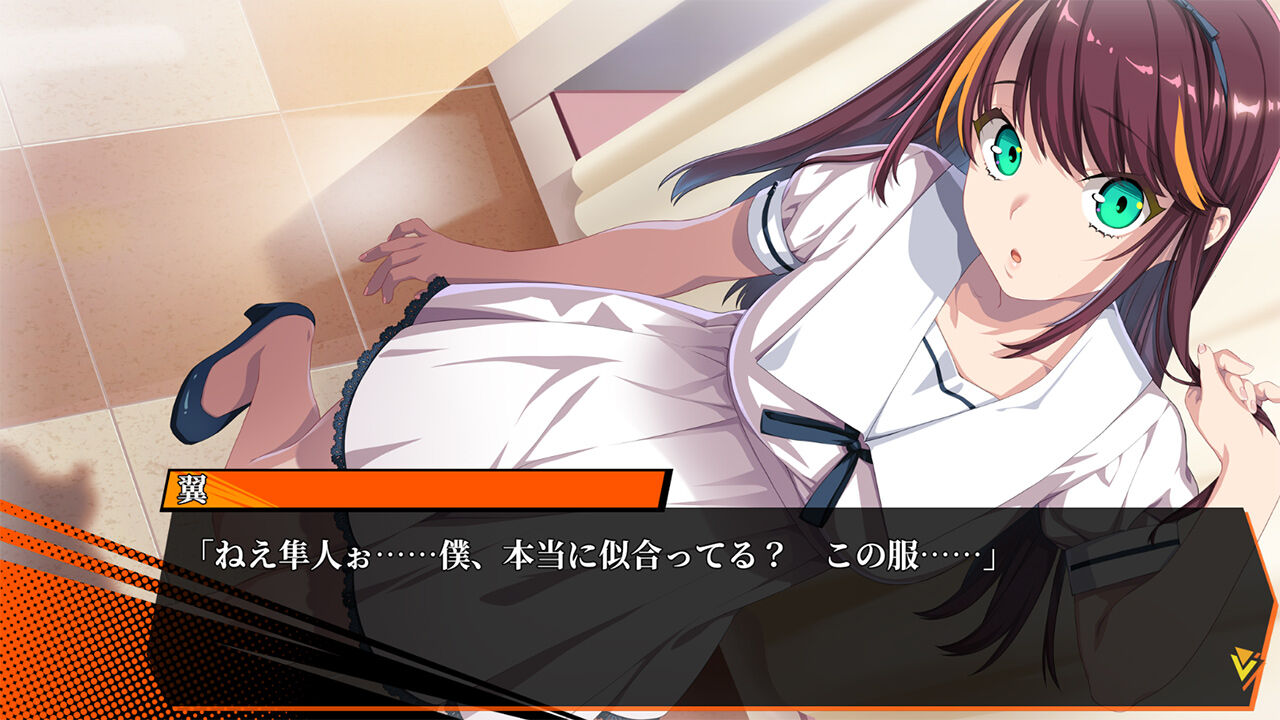Click the orange slash beside the corner emblem
Screen dimensions: 1280x720
[1250, 678]
